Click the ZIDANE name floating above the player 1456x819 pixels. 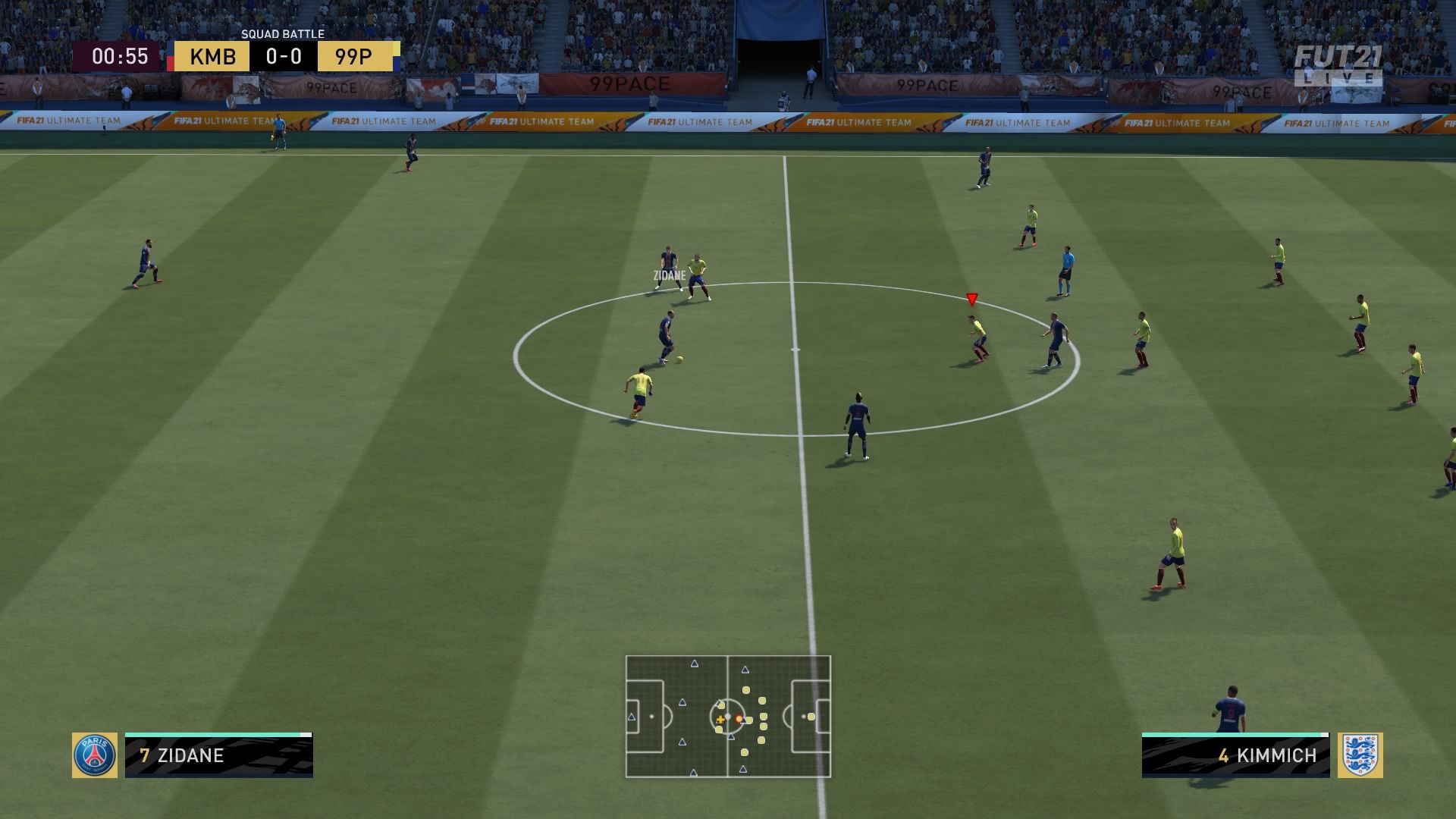(x=668, y=276)
